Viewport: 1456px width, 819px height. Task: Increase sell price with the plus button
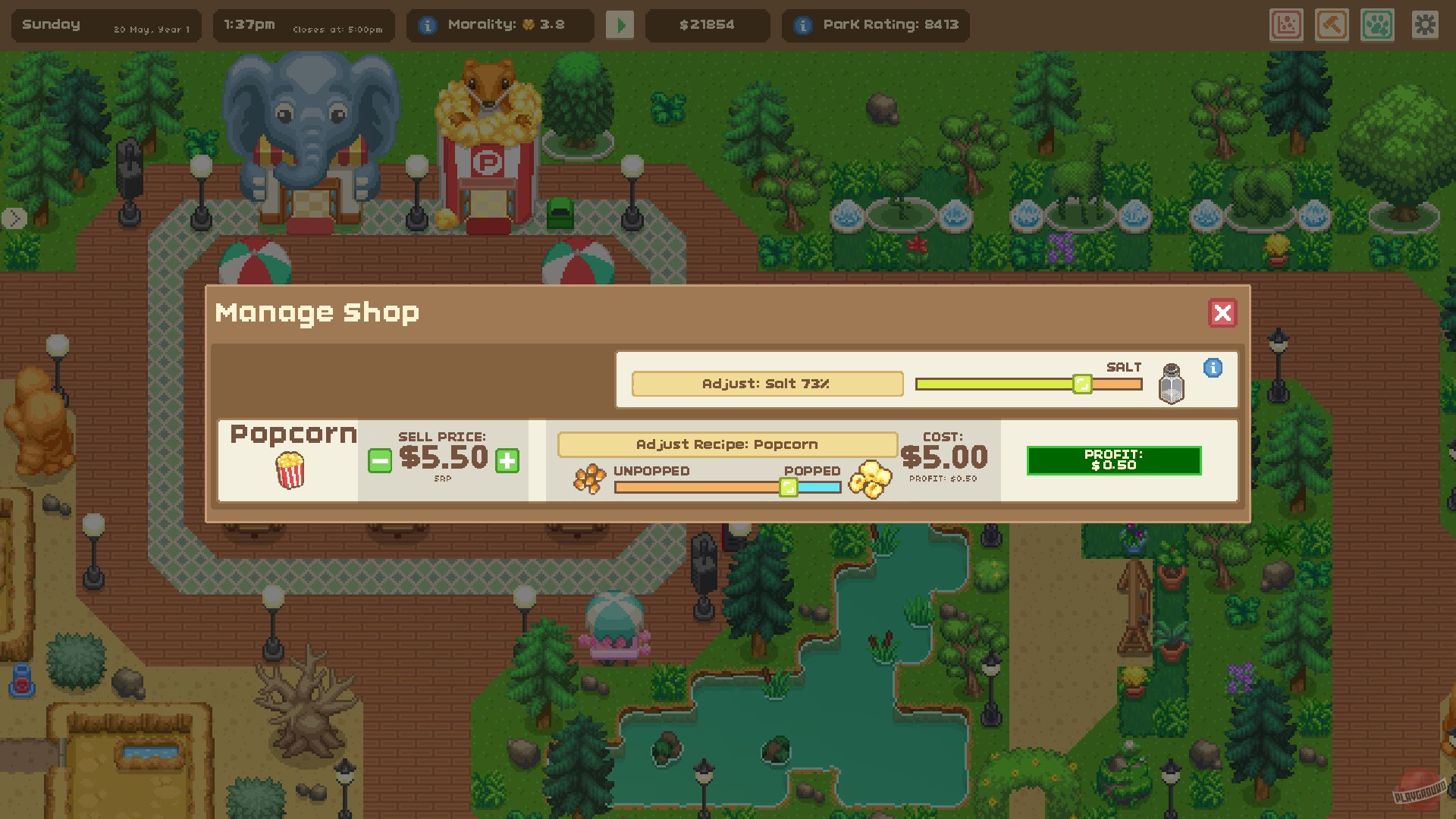[510, 460]
